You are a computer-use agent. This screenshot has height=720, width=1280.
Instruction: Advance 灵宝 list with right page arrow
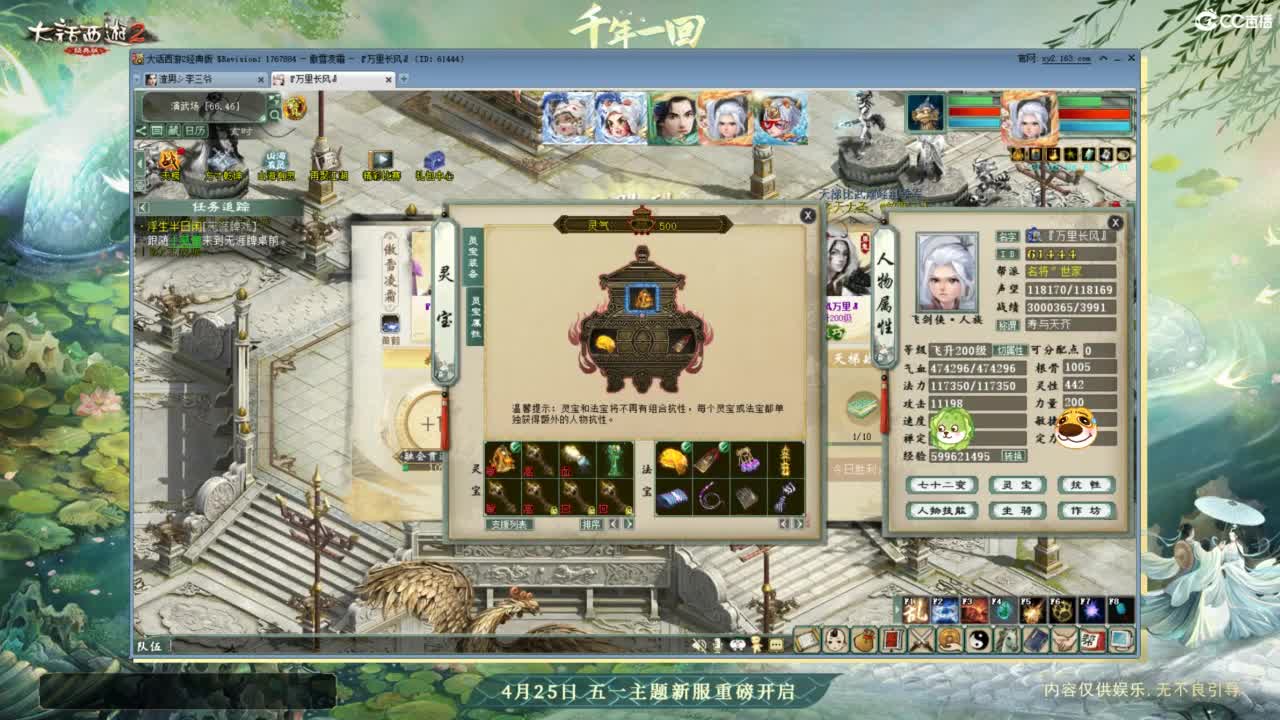coord(630,524)
